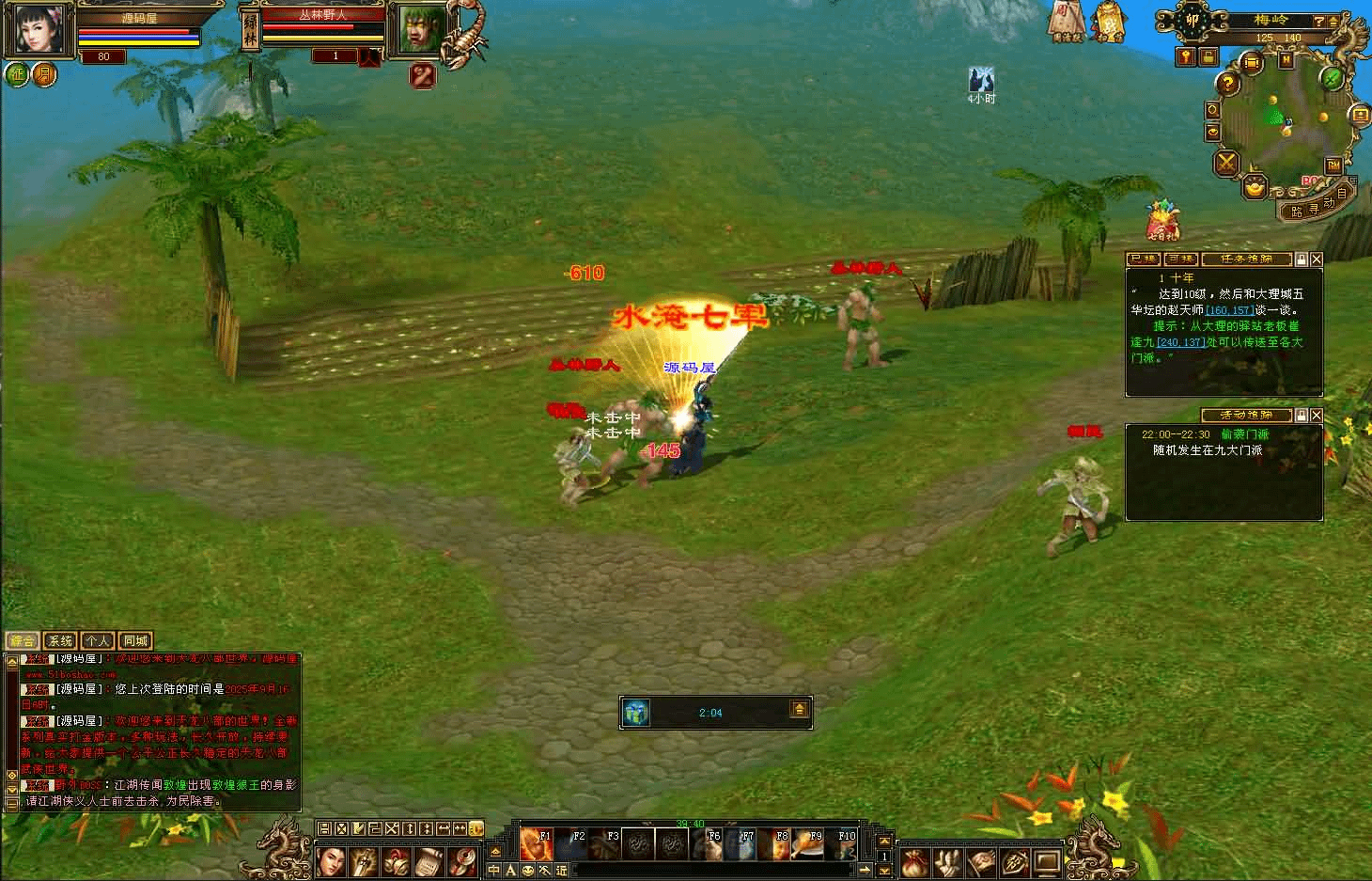
Task: Use the F9 hotbar skill
Action: 807,844
